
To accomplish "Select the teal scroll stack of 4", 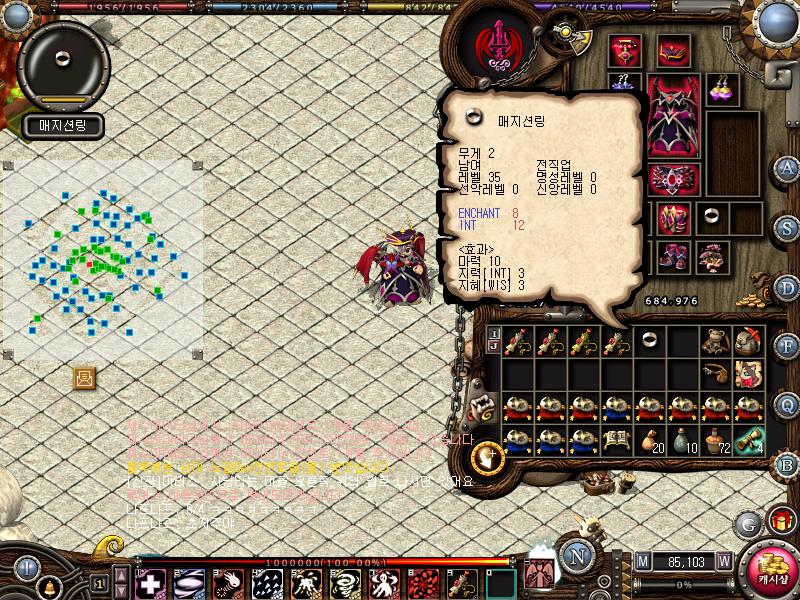I will [x=747, y=440].
